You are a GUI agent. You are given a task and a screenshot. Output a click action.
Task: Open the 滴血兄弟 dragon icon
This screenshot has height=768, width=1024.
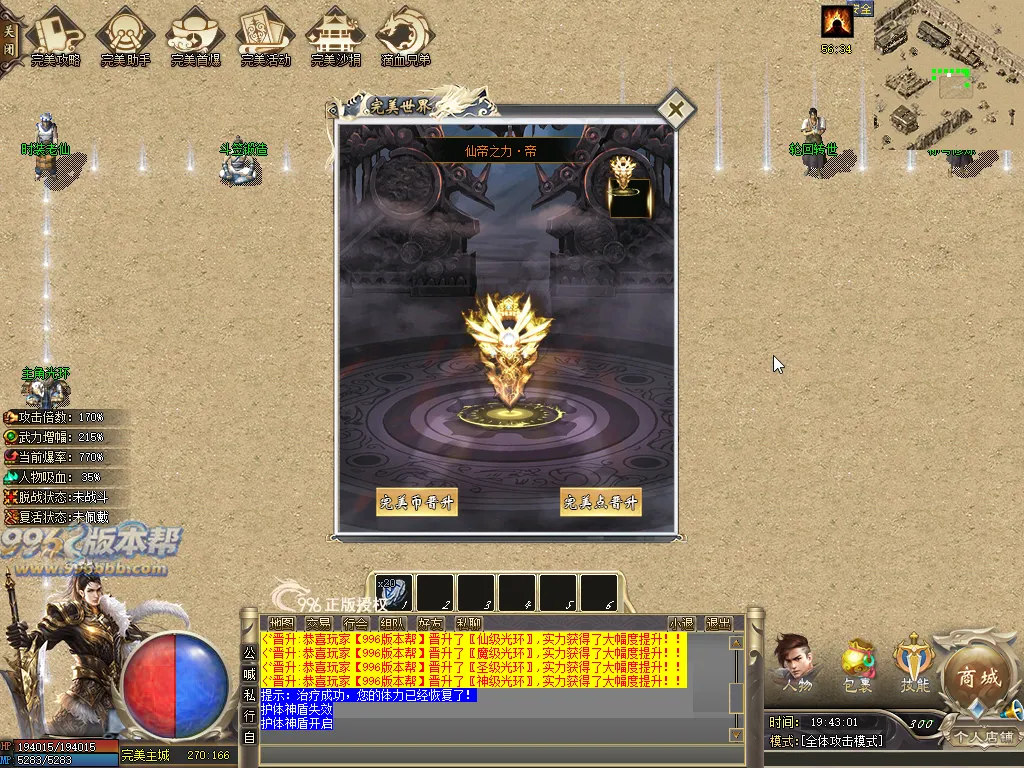pos(405,36)
